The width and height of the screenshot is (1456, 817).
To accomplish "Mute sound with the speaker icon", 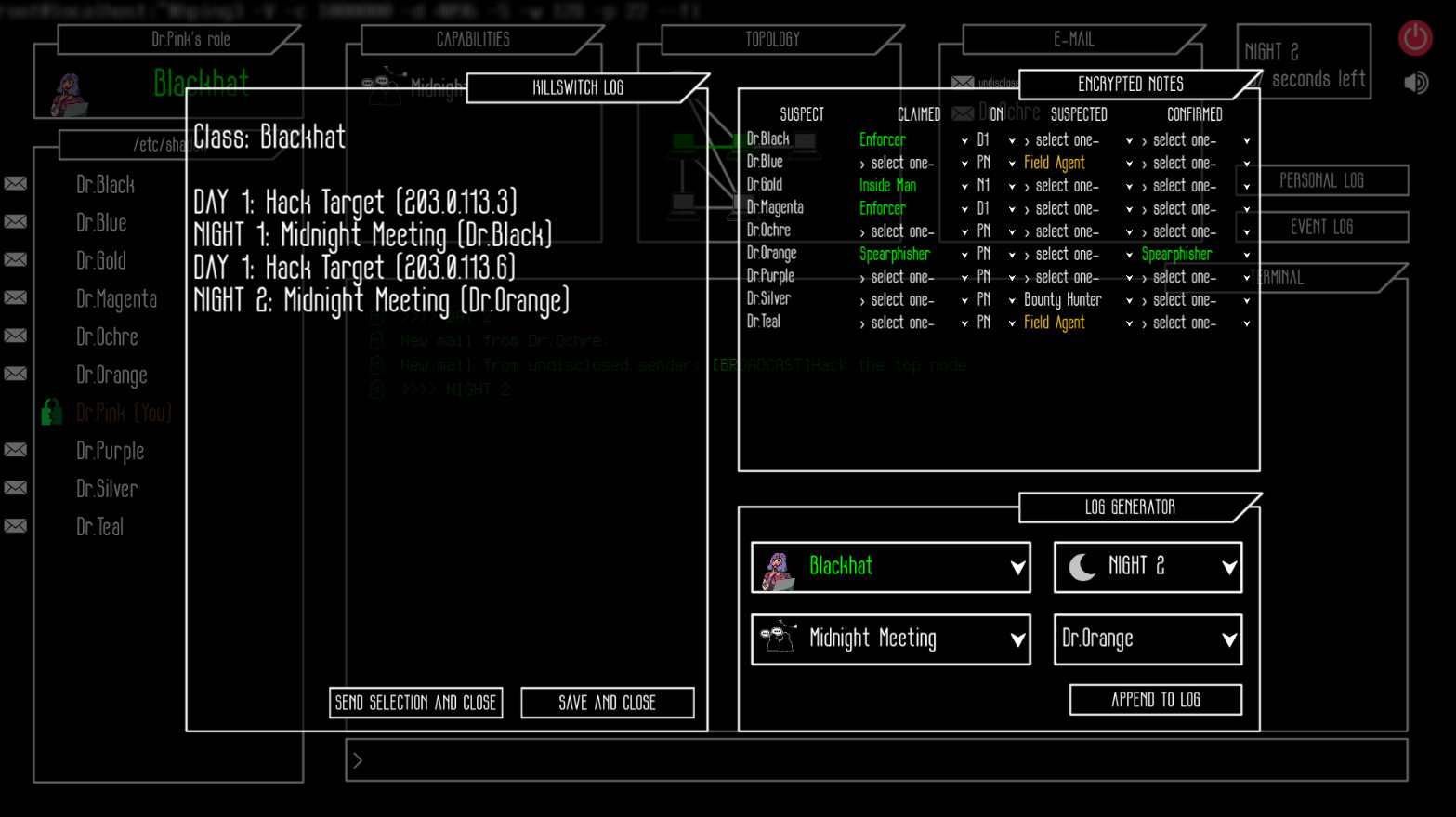I will coord(1416,82).
